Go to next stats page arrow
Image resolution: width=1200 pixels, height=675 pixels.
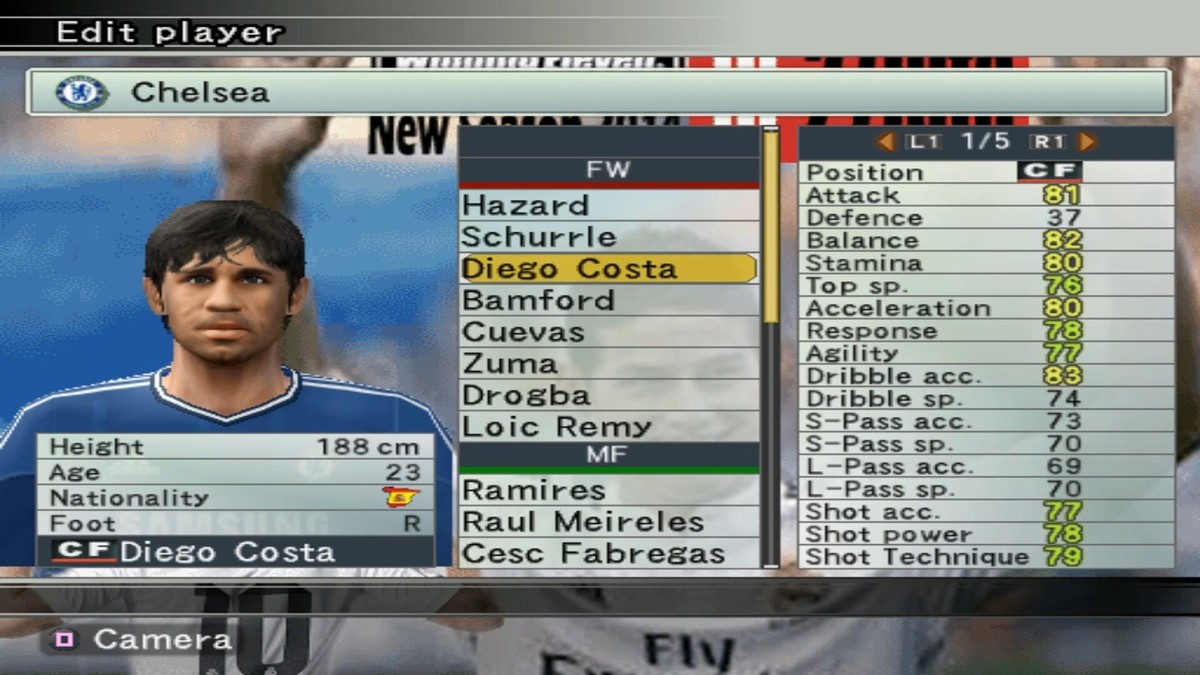tap(1088, 142)
